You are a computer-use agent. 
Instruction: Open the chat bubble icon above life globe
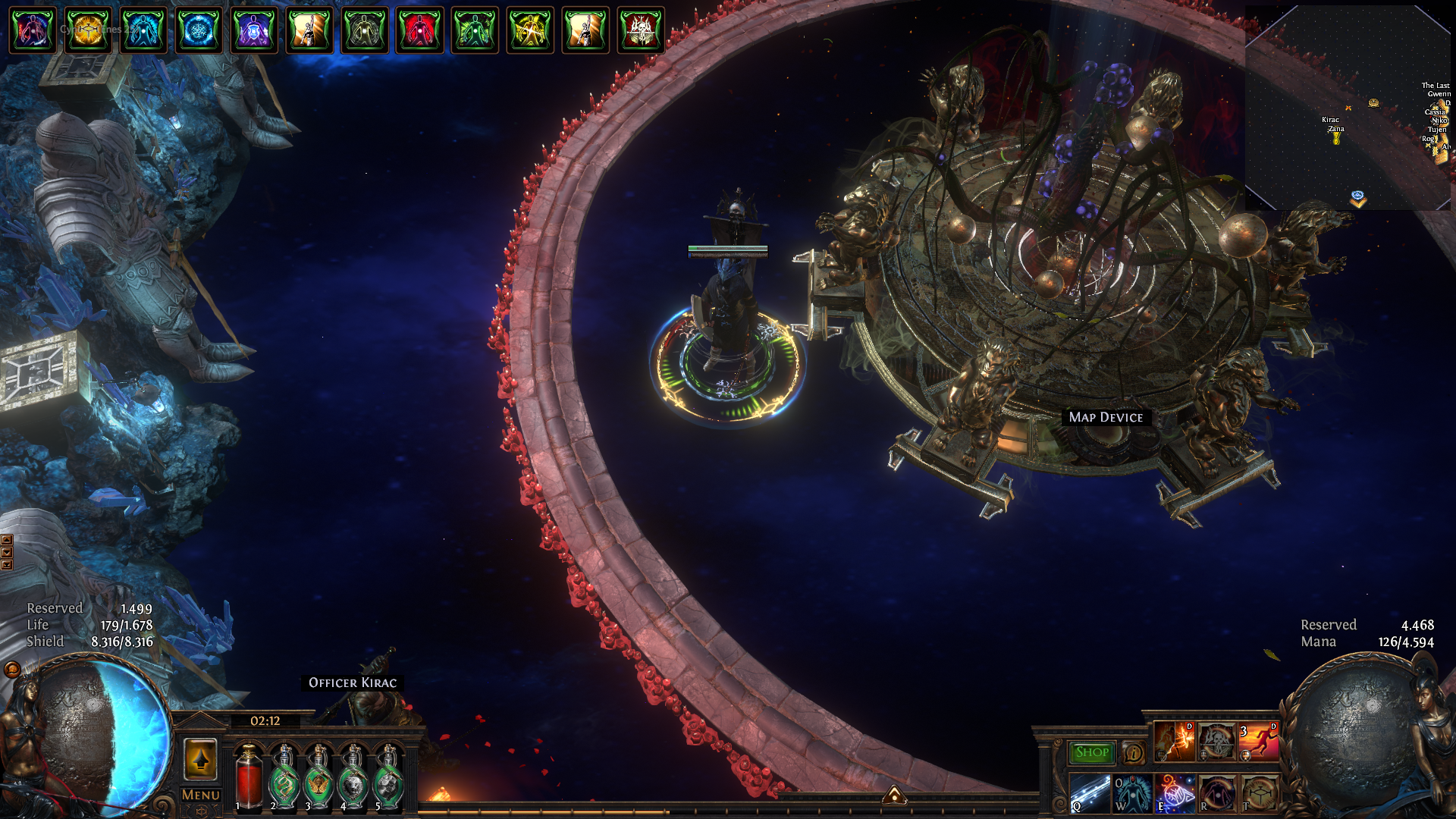pos(12,669)
